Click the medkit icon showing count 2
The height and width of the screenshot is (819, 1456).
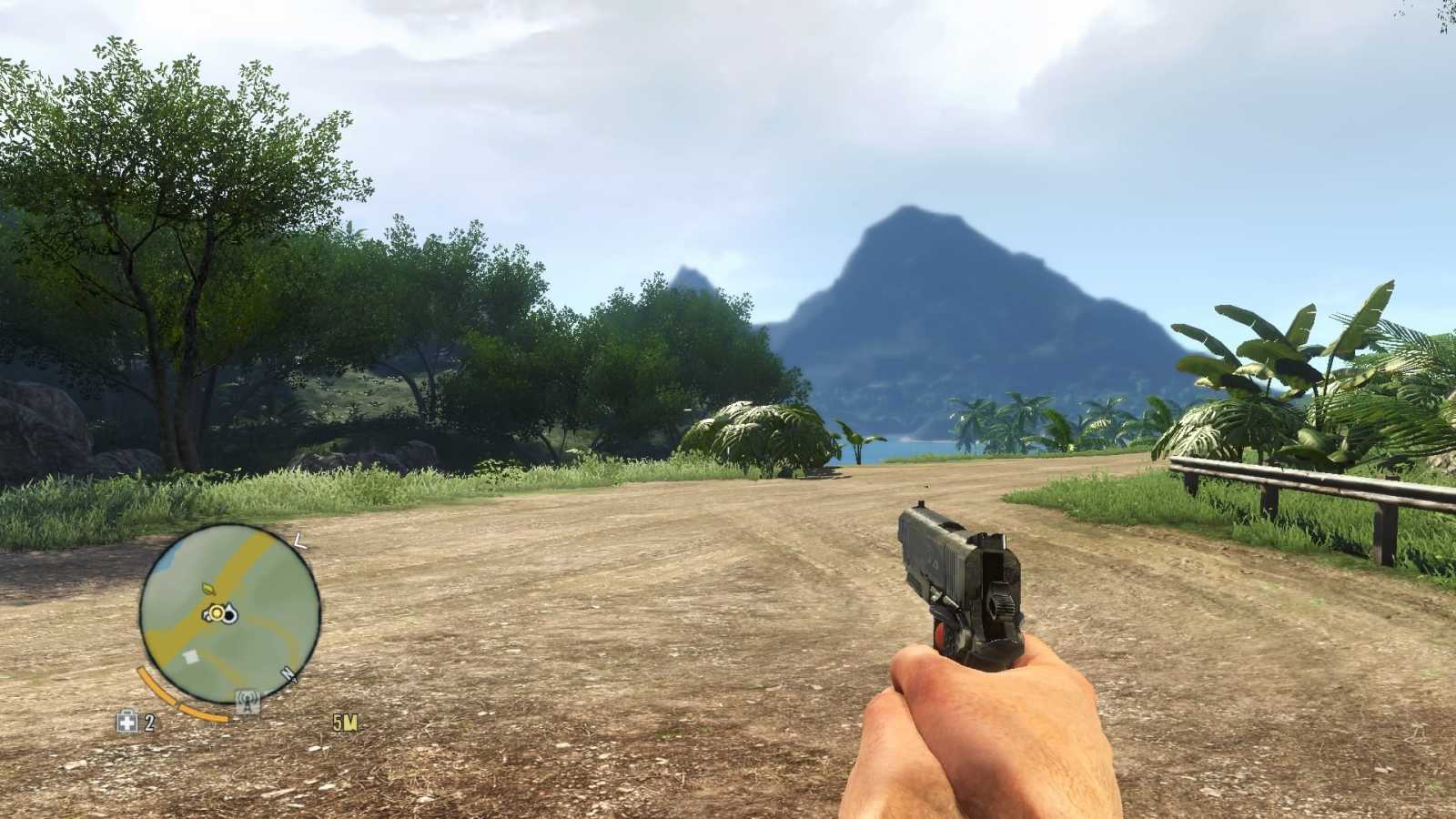[127, 722]
